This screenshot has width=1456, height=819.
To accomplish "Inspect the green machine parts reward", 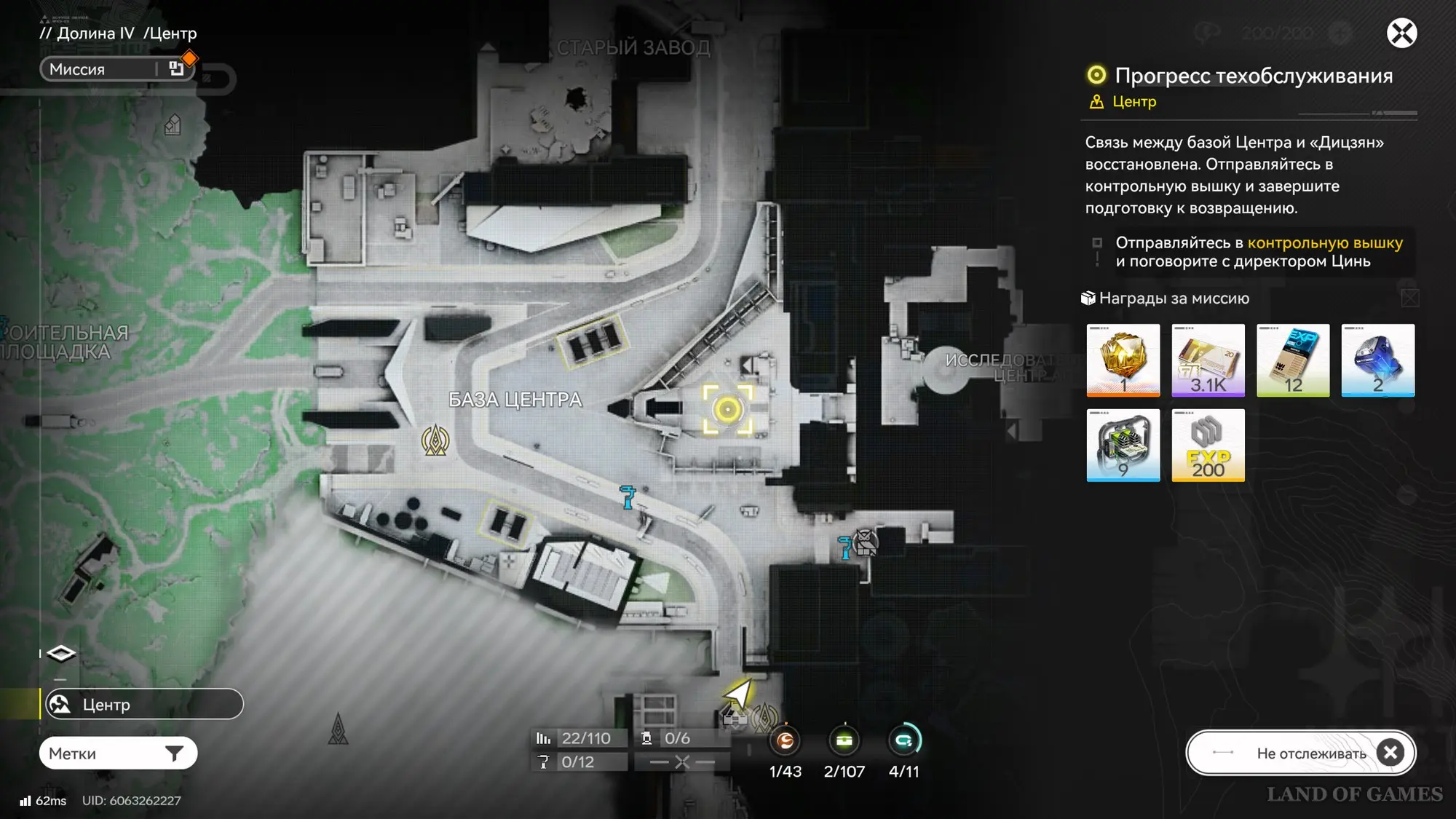I will pyautogui.click(x=1123, y=445).
